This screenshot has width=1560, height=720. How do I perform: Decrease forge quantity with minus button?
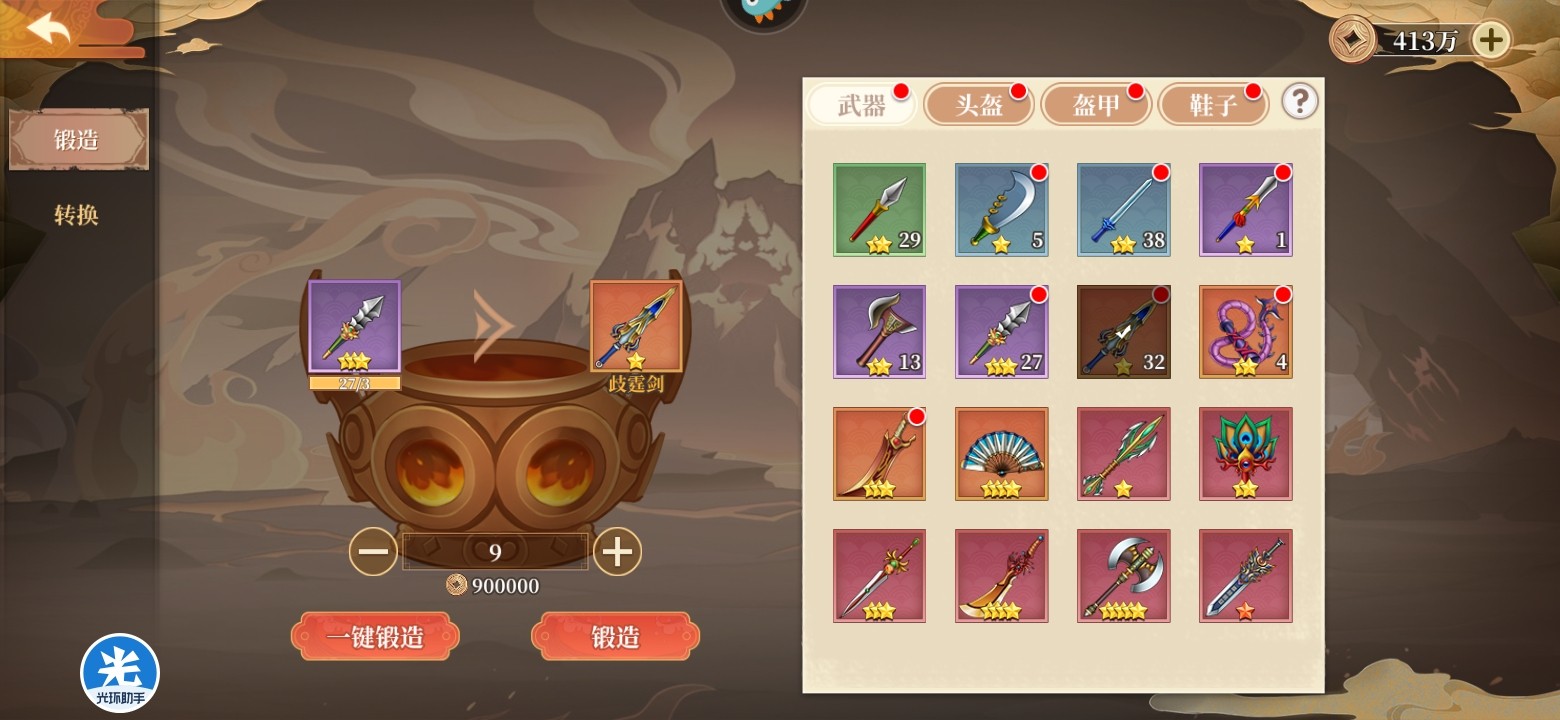click(373, 552)
